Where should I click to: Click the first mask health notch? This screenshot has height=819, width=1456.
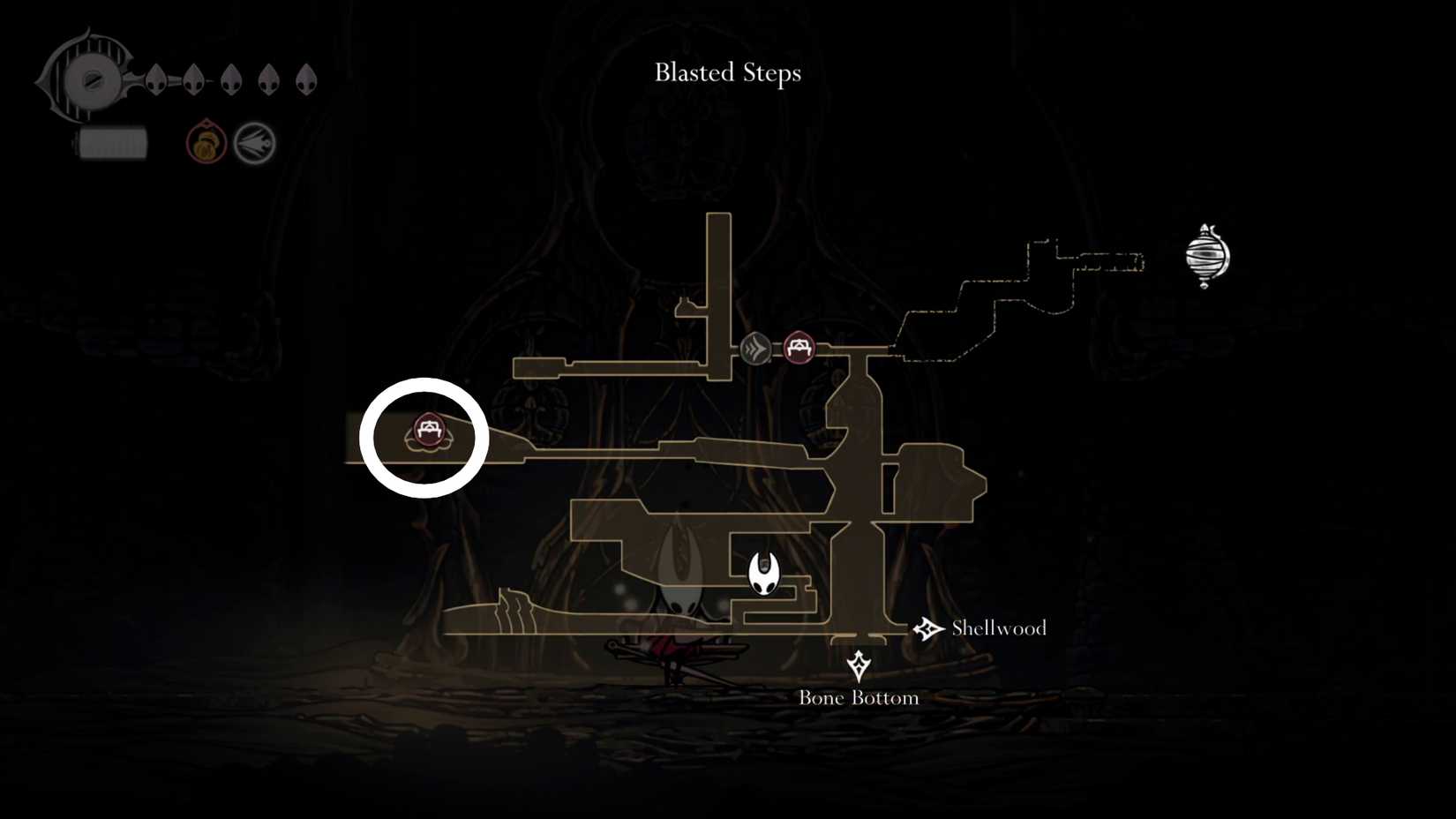tap(155, 79)
